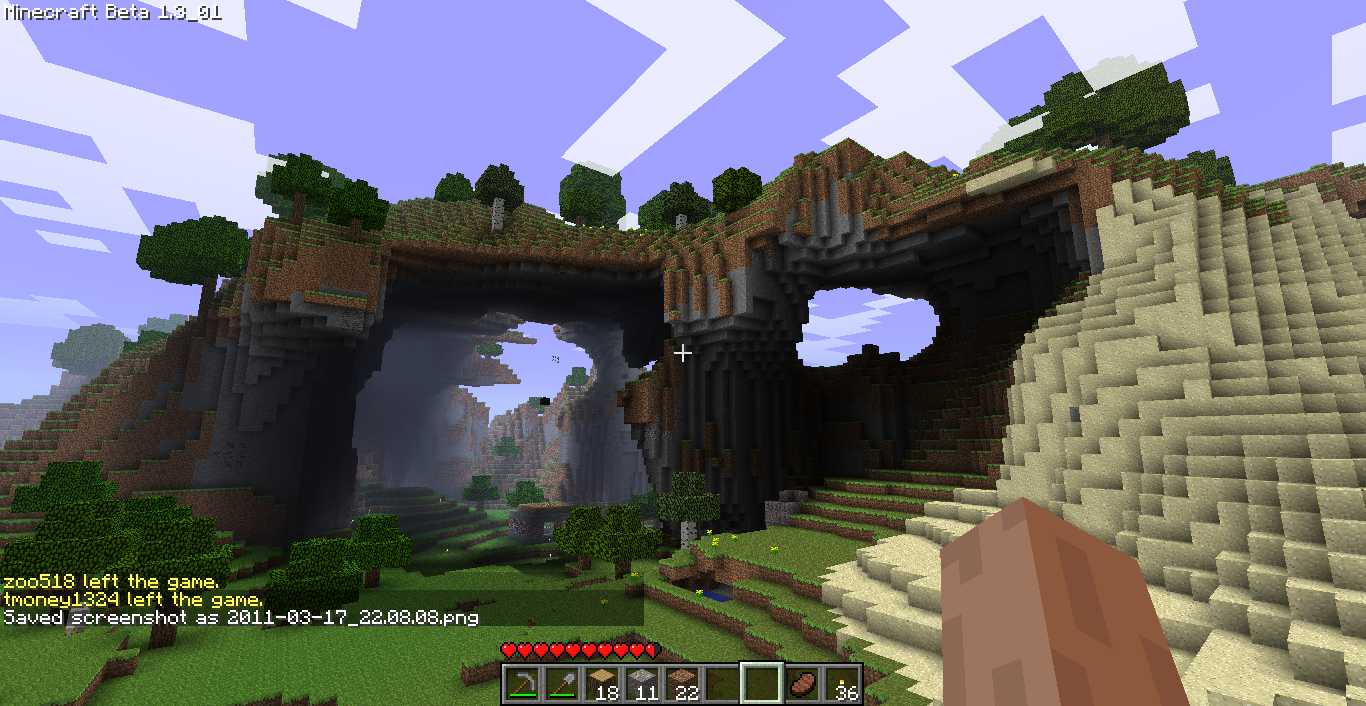The width and height of the screenshot is (1366, 706).
Task: Choose the torch stack of 36
Action: 842,684
